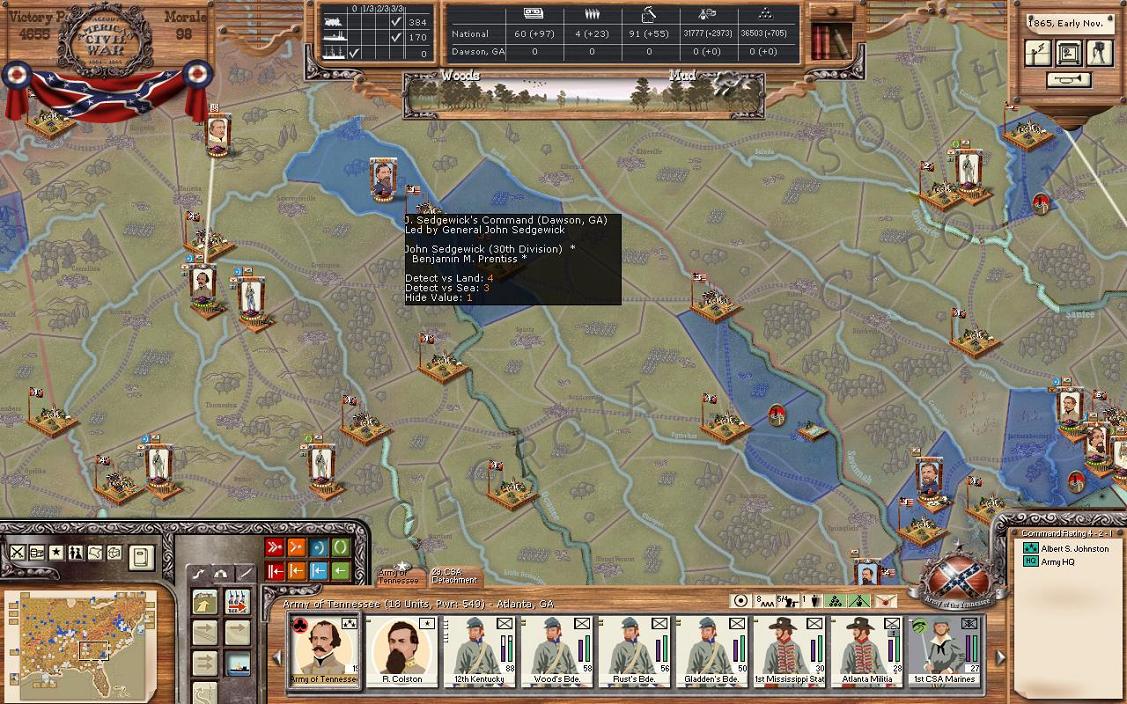The height and width of the screenshot is (704, 1127).
Task: Activate the ship transport special order
Action: point(237,663)
